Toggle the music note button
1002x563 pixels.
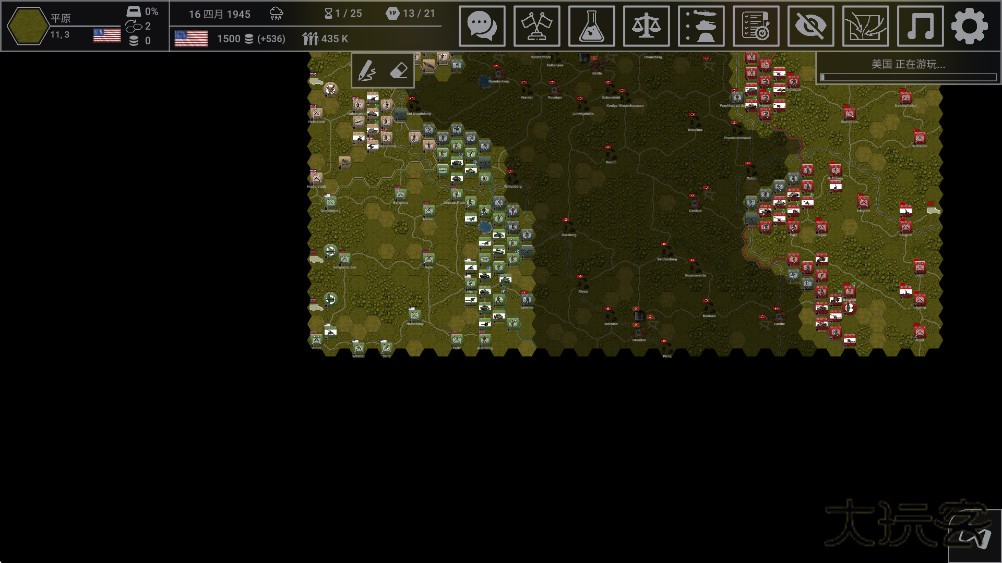click(x=920, y=26)
